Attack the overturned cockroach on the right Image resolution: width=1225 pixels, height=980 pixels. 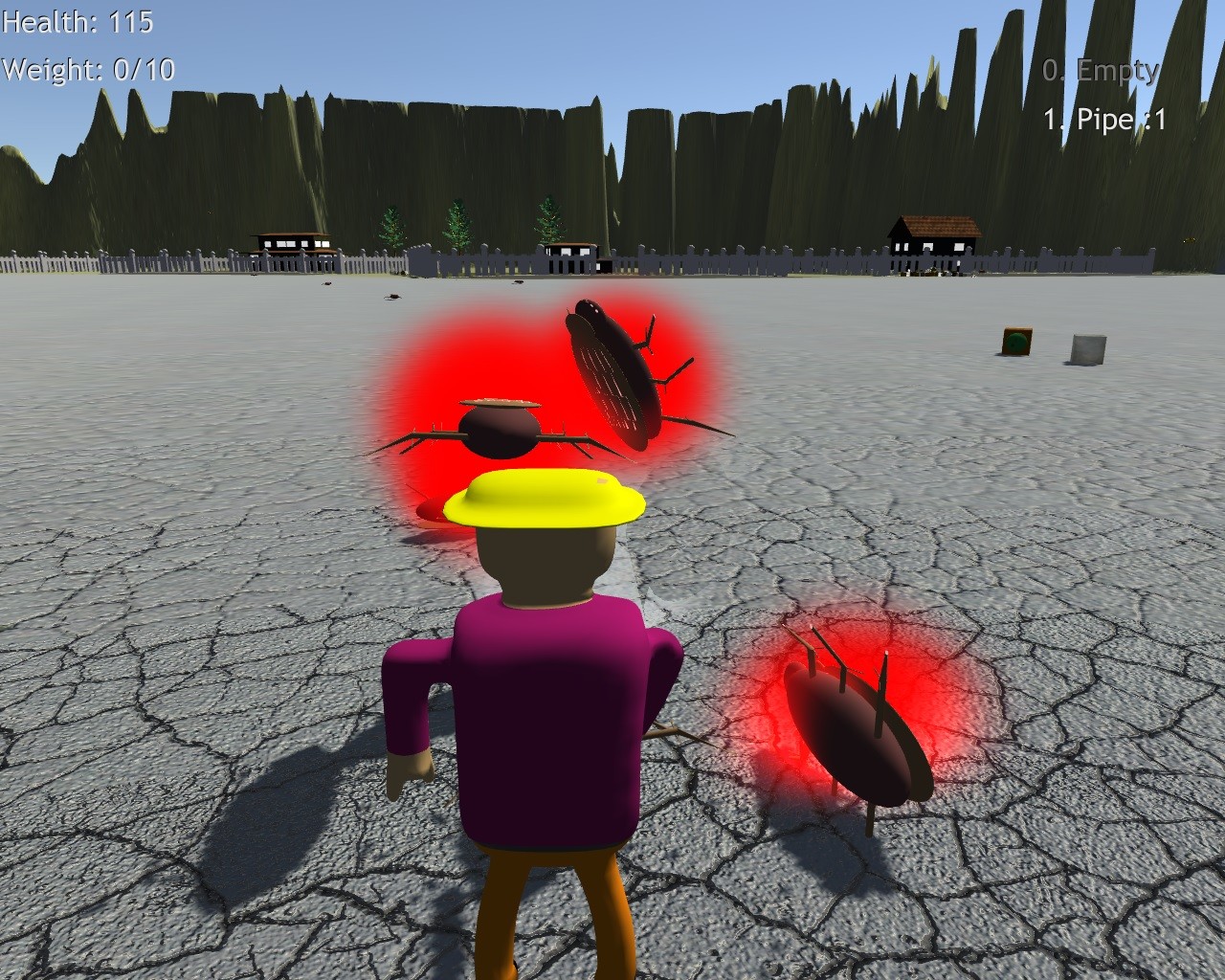[852, 732]
